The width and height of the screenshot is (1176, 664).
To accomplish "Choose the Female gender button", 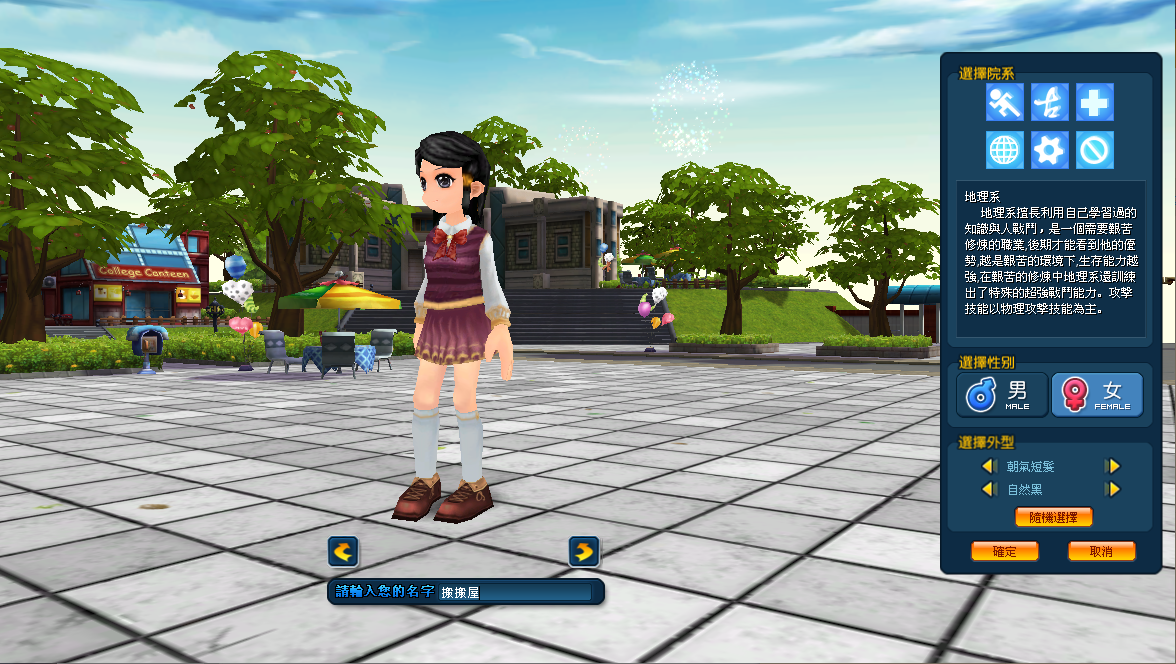I will pos(1096,394).
